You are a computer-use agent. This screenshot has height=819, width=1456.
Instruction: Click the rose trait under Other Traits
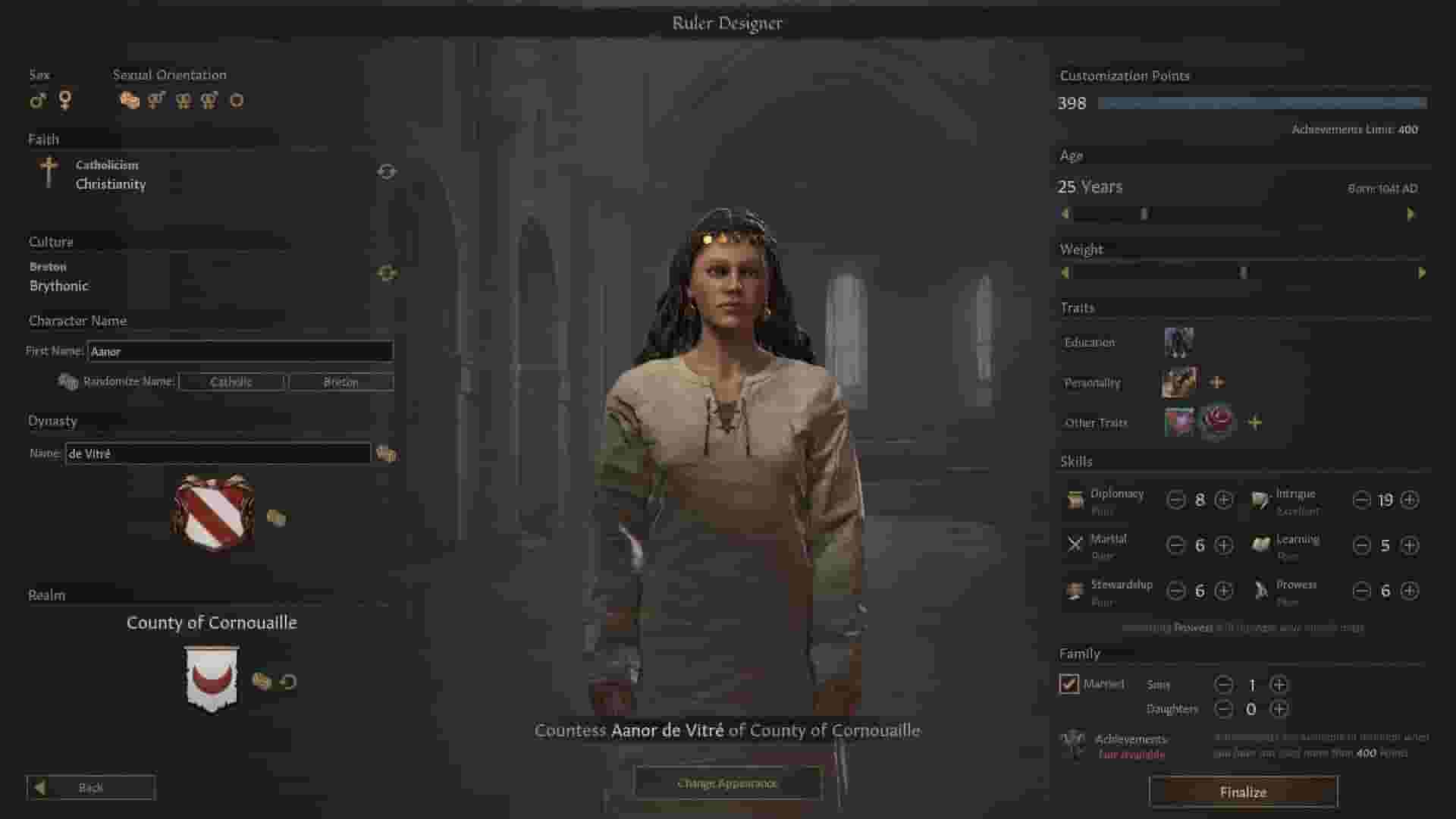(x=1217, y=422)
